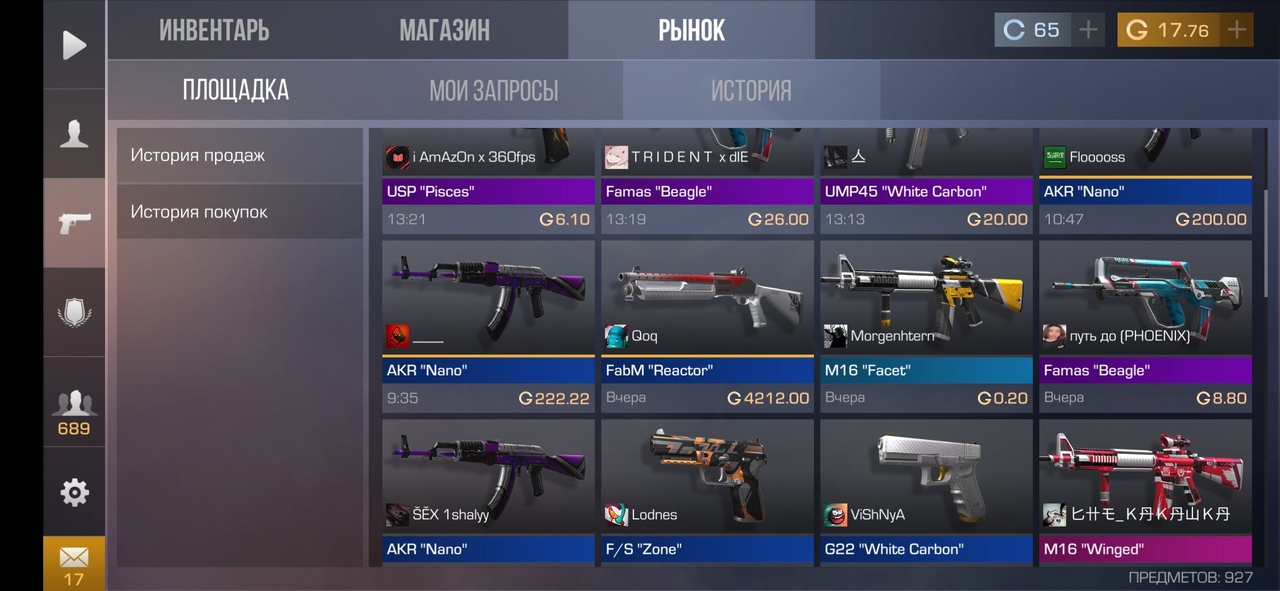
Task: Select the M16 "Facet" listing
Action: (x=926, y=325)
